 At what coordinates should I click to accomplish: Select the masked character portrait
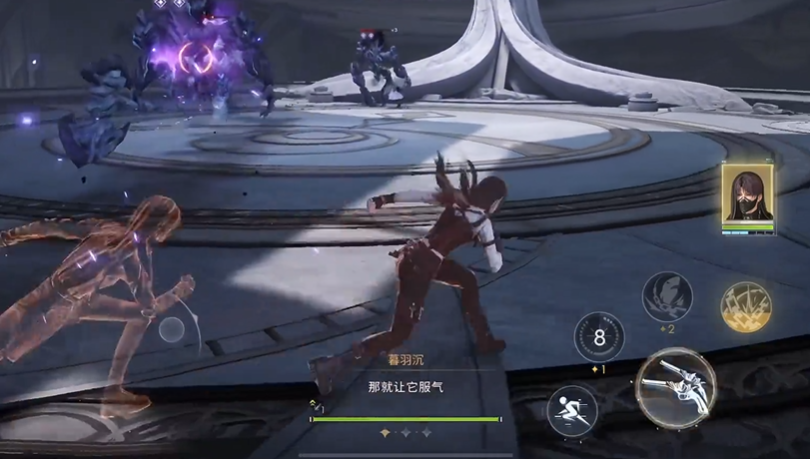click(746, 197)
